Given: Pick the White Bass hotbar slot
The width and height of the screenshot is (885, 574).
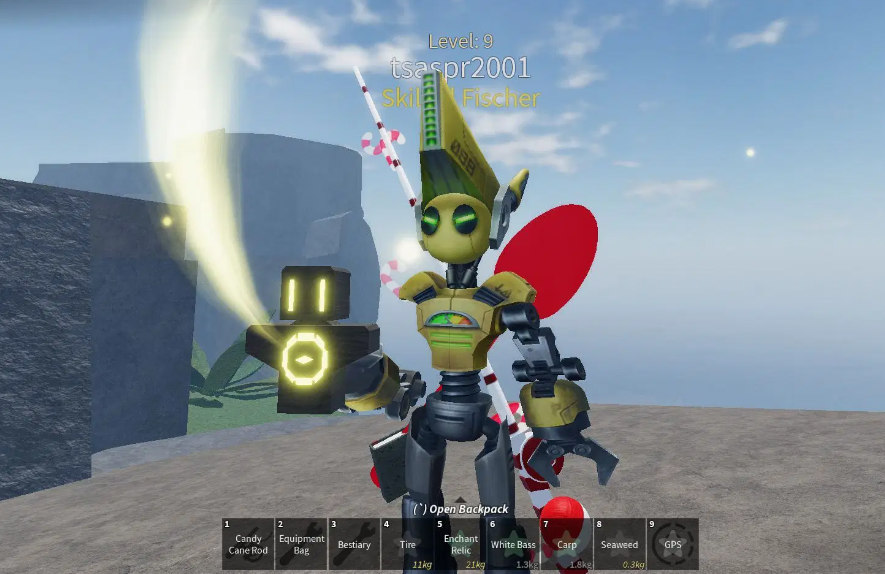Looking at the screenshot, I should click(x=513, y=544).
